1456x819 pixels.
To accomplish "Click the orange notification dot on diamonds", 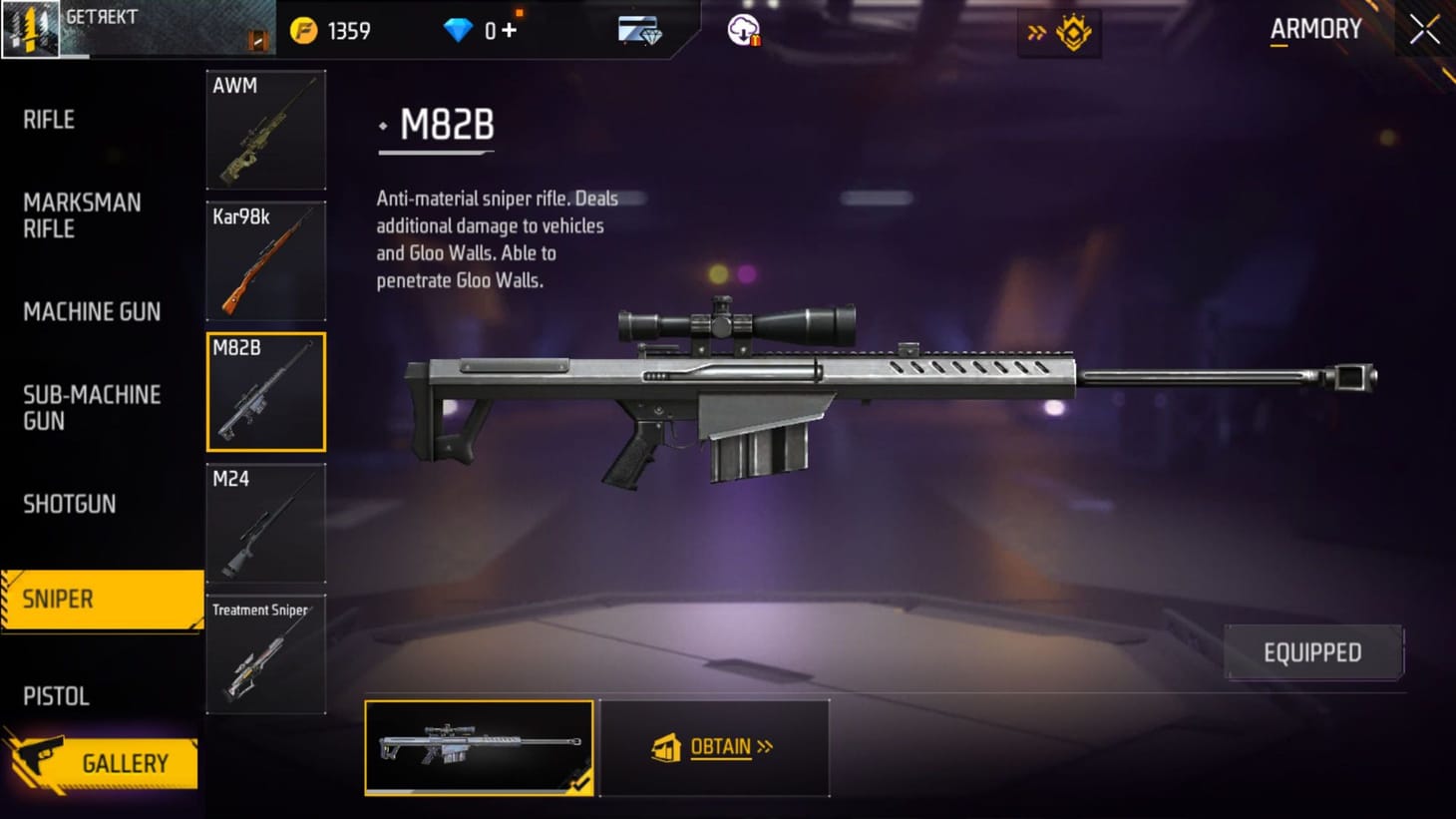I will click(520, 12).
